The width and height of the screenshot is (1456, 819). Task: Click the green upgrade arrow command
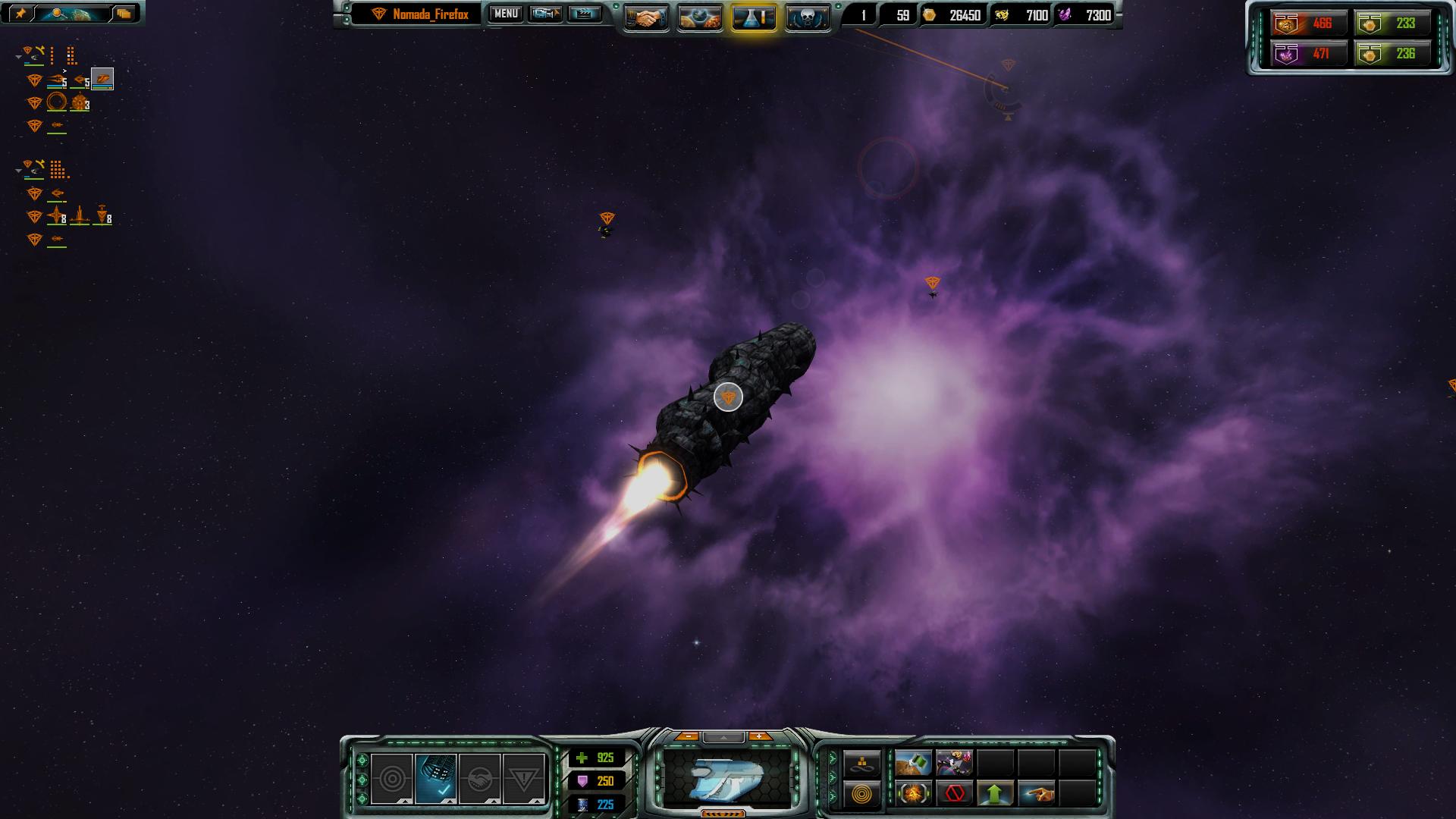click(995, 794)
